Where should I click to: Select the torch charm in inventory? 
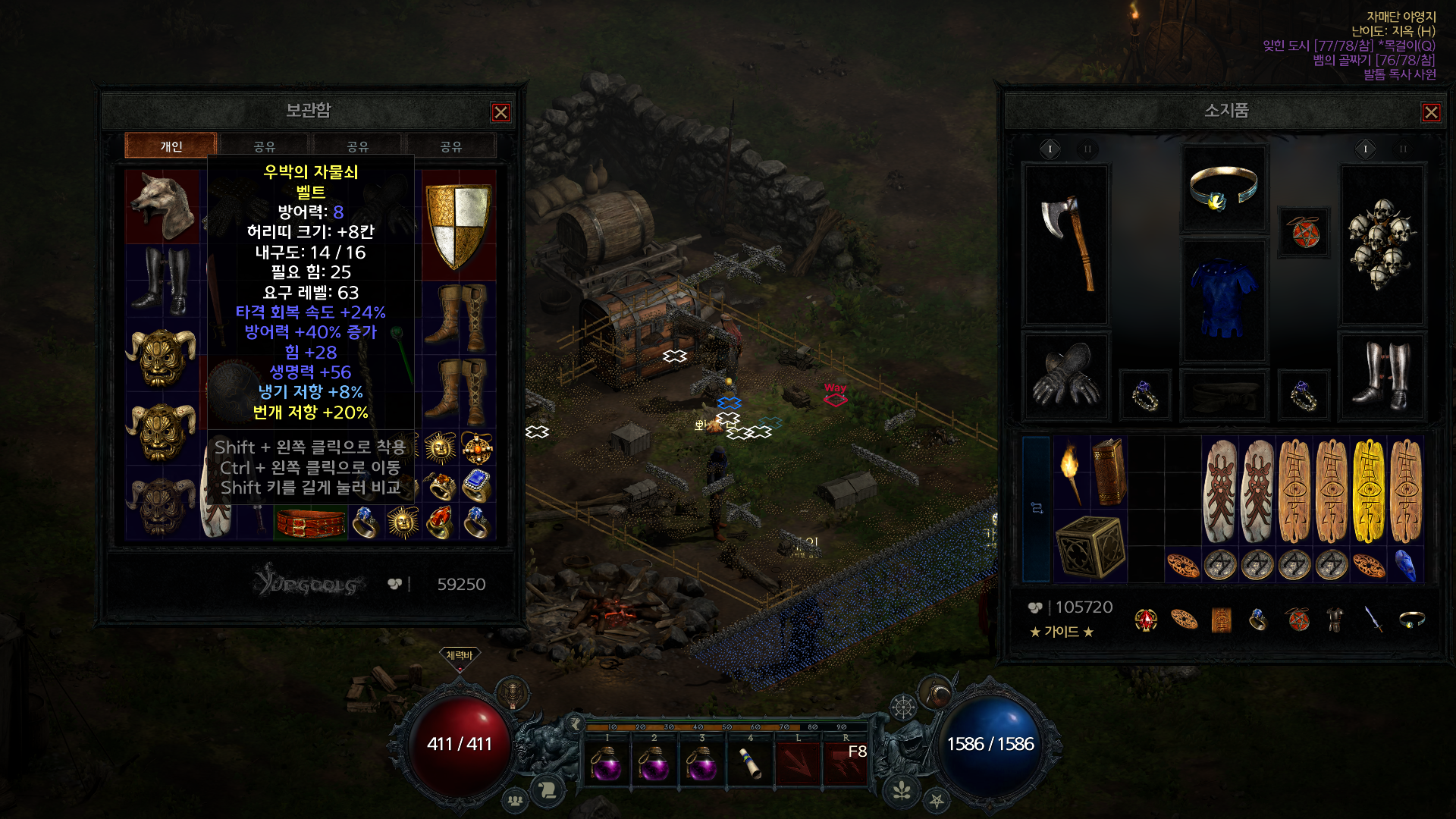[1071, 472]
